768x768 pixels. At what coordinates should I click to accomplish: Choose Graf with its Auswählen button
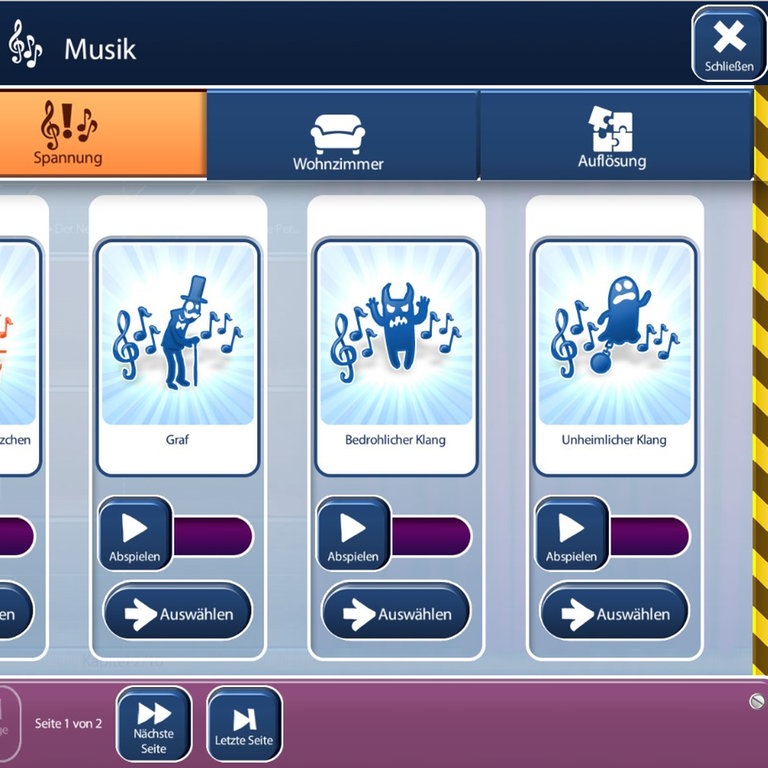[178, 613]
